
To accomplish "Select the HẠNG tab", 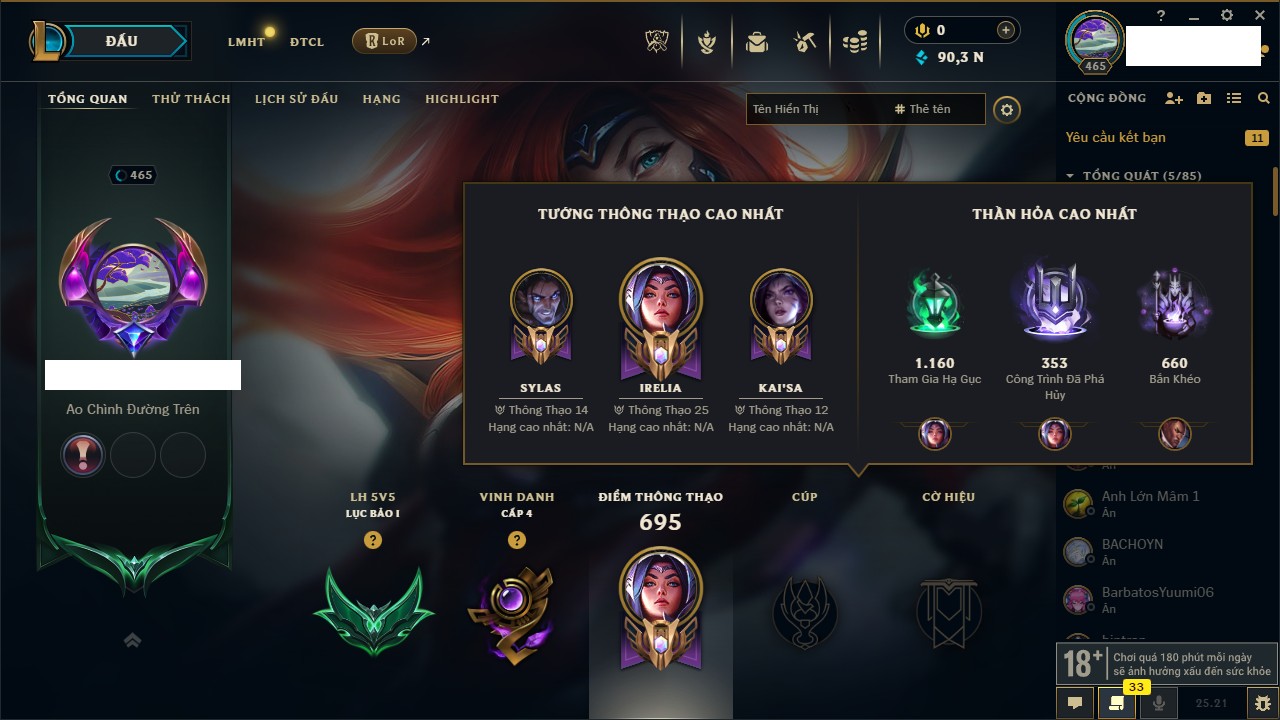I will point(381,99).
